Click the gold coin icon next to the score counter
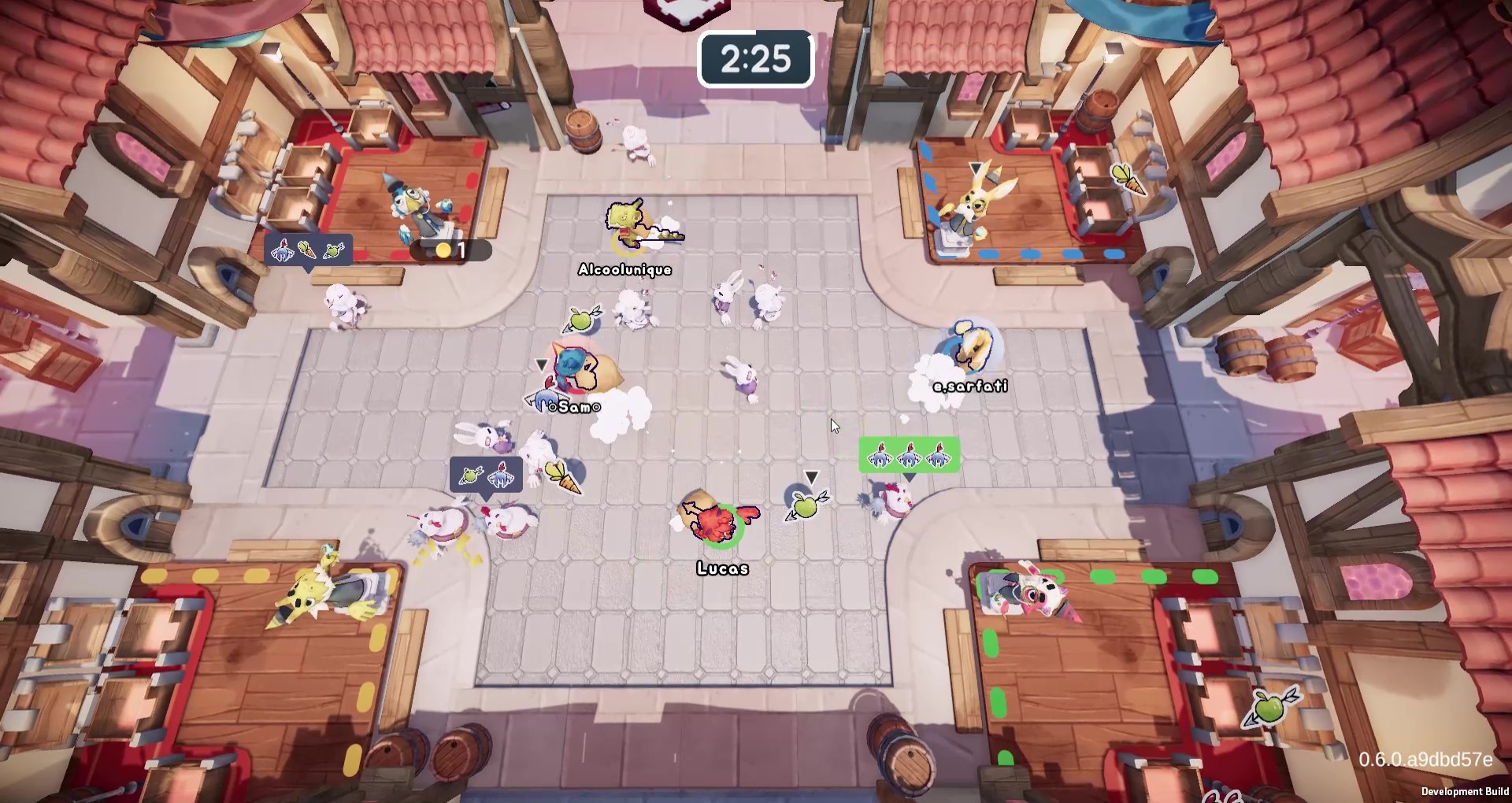 tap(443, 249)
